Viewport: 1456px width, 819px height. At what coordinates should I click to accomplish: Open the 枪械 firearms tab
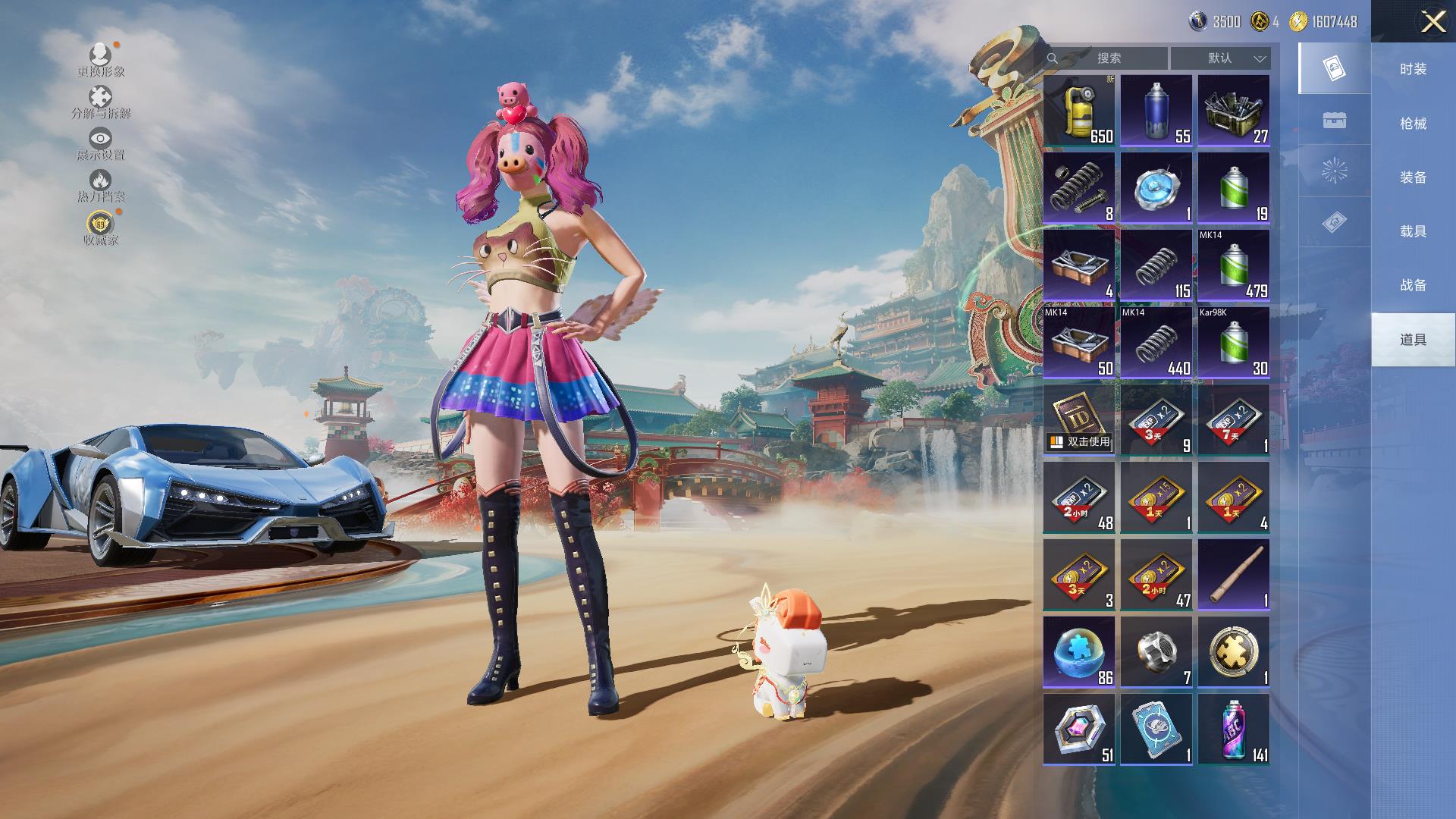[1413, 123]
